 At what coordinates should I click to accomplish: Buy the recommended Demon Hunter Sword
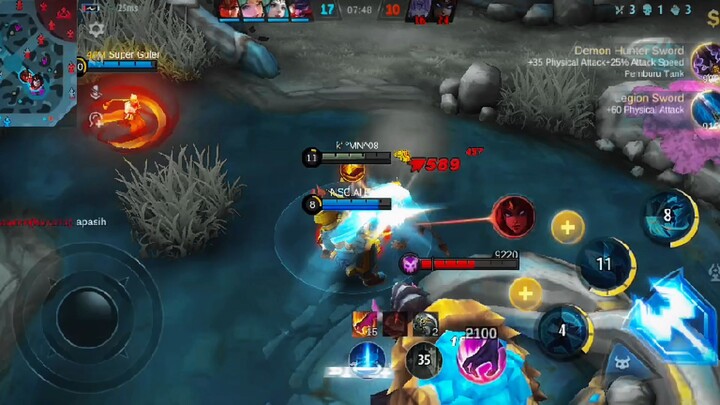tap(707, 63)
